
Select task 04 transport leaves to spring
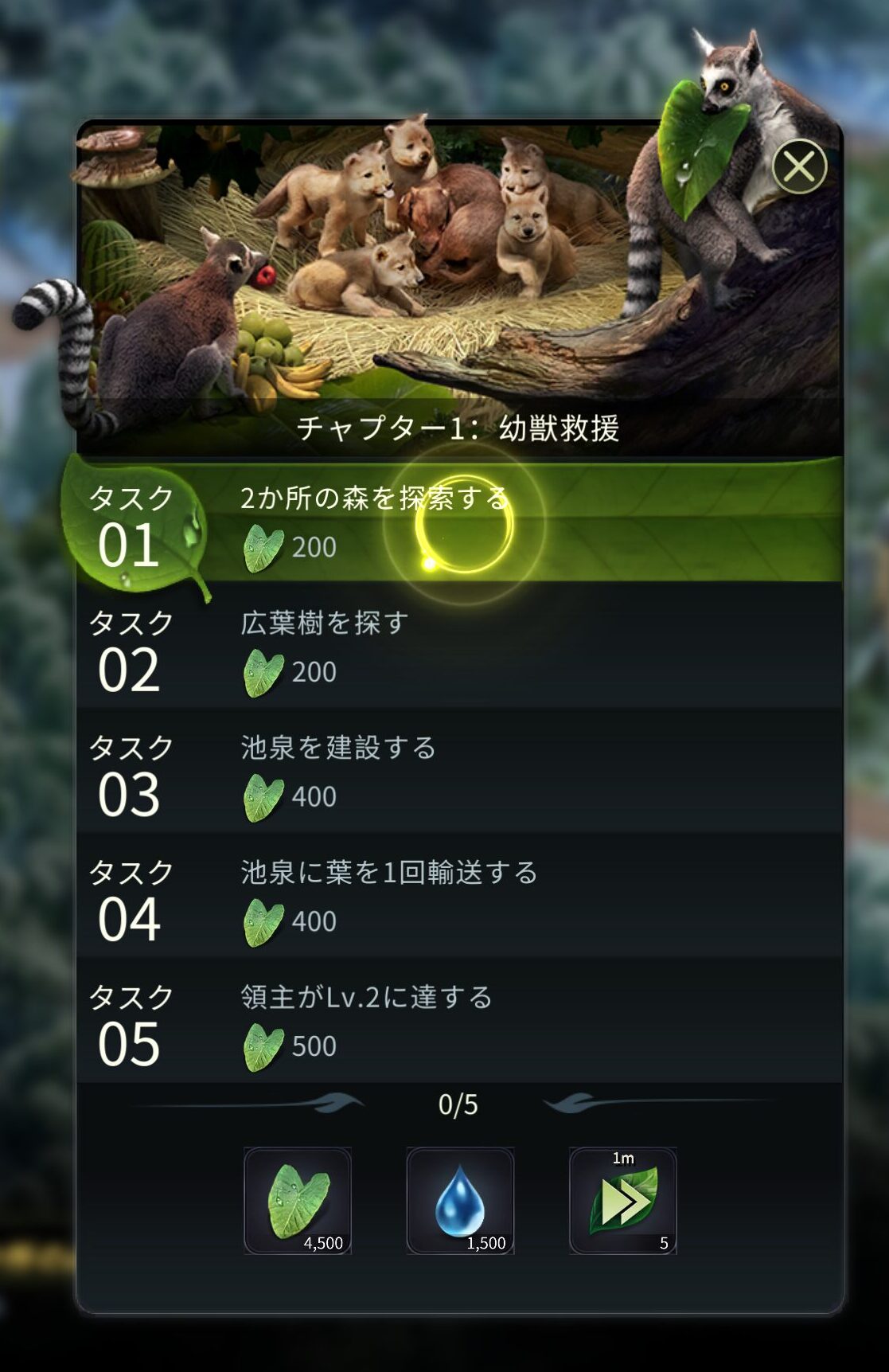[458, 897]
